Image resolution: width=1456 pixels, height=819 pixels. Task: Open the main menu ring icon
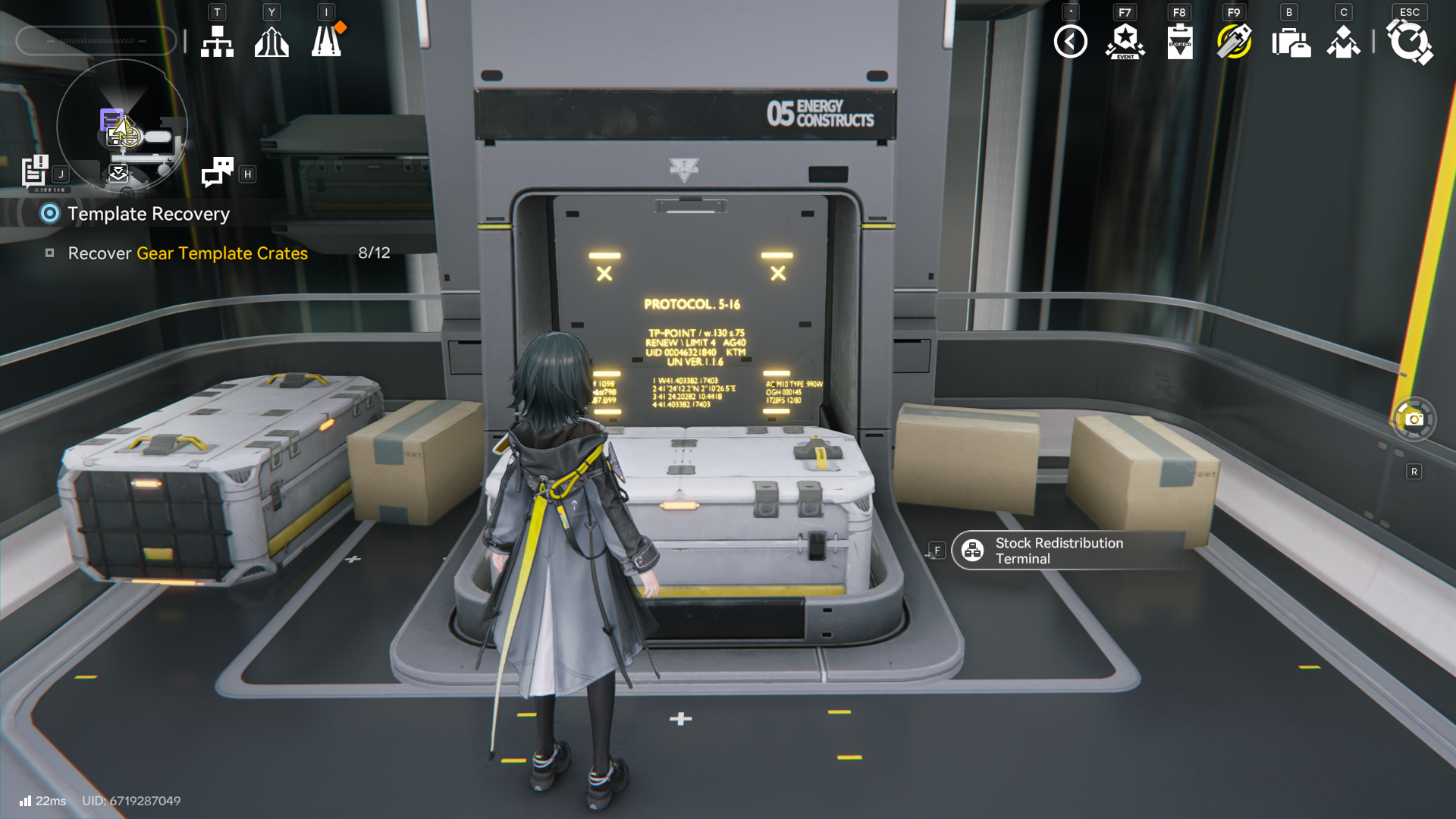click(1409, 42)
